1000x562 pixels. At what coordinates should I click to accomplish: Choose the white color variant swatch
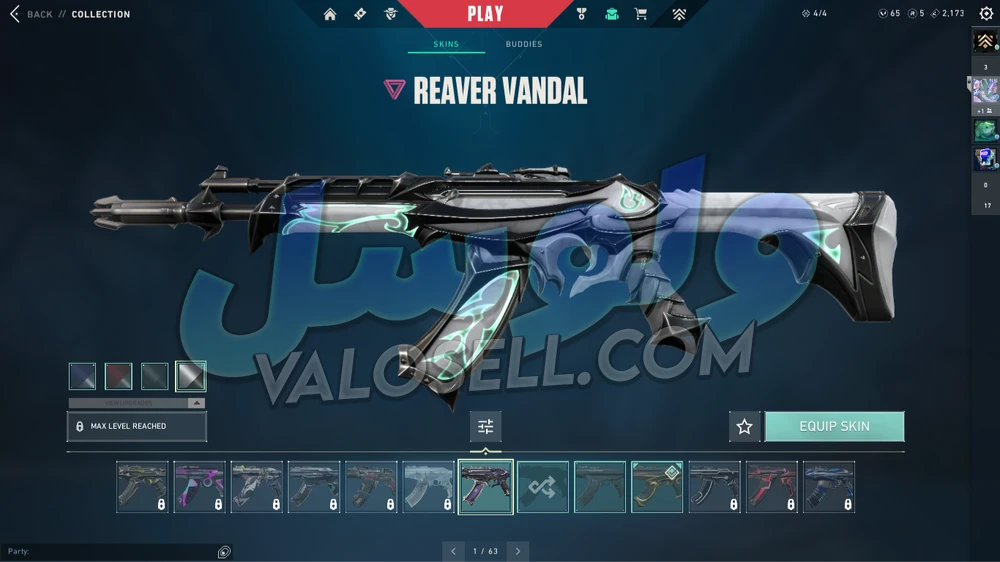[x=190, y=376]
